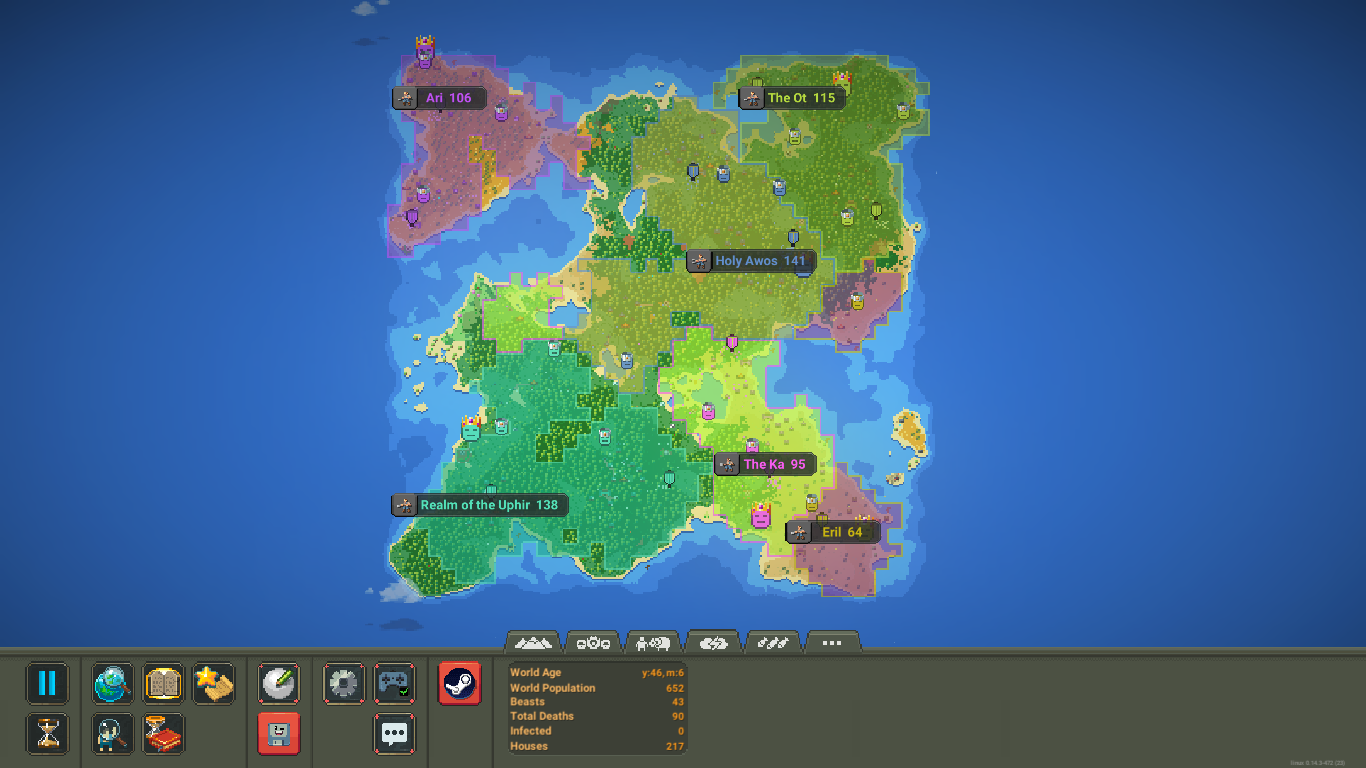Select the Eril kingdom label
The image size is (1366, 768).
834,532
